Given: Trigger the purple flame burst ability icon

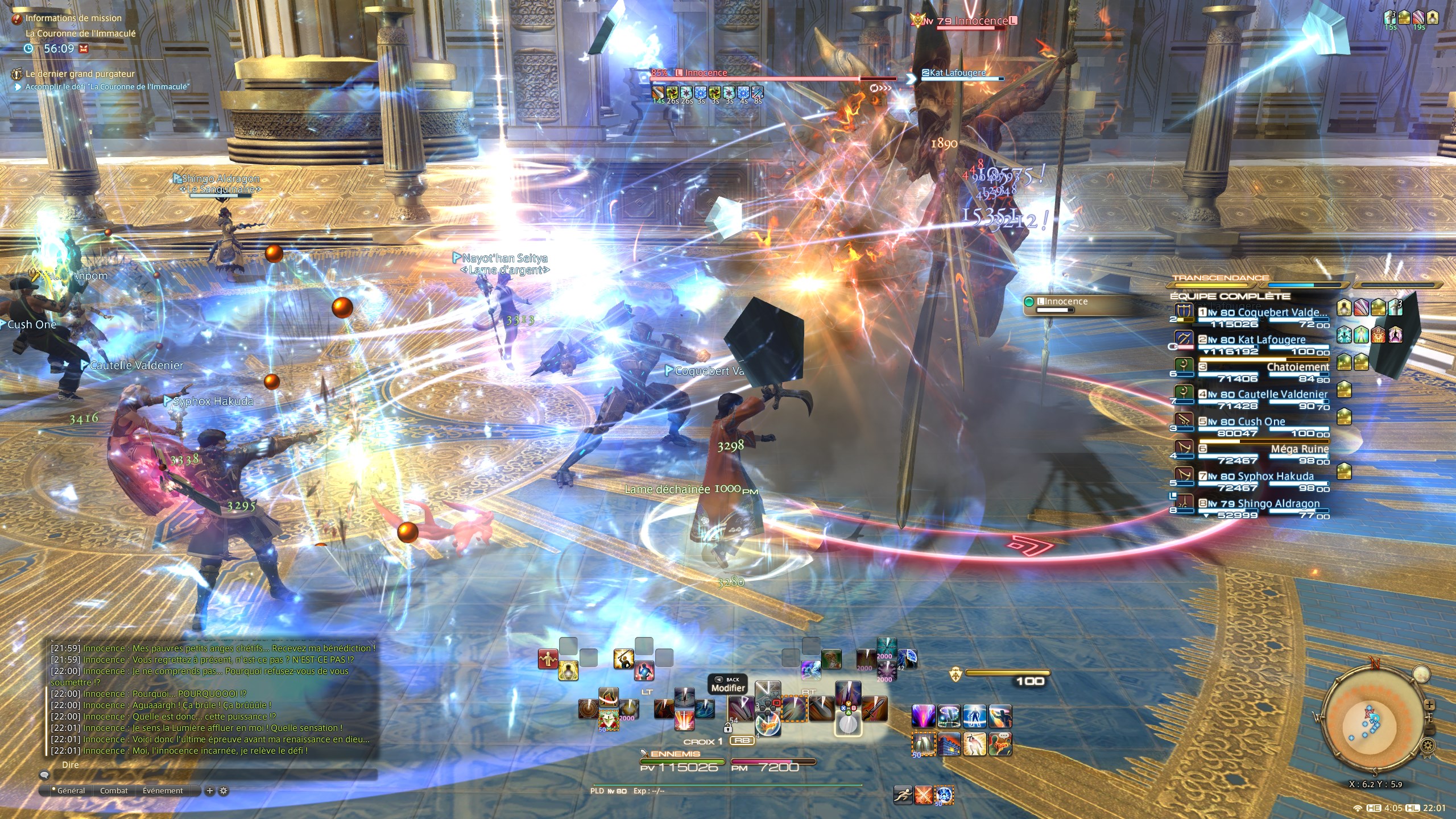Looking at the screenshot, I should click(x=923, y=715).
